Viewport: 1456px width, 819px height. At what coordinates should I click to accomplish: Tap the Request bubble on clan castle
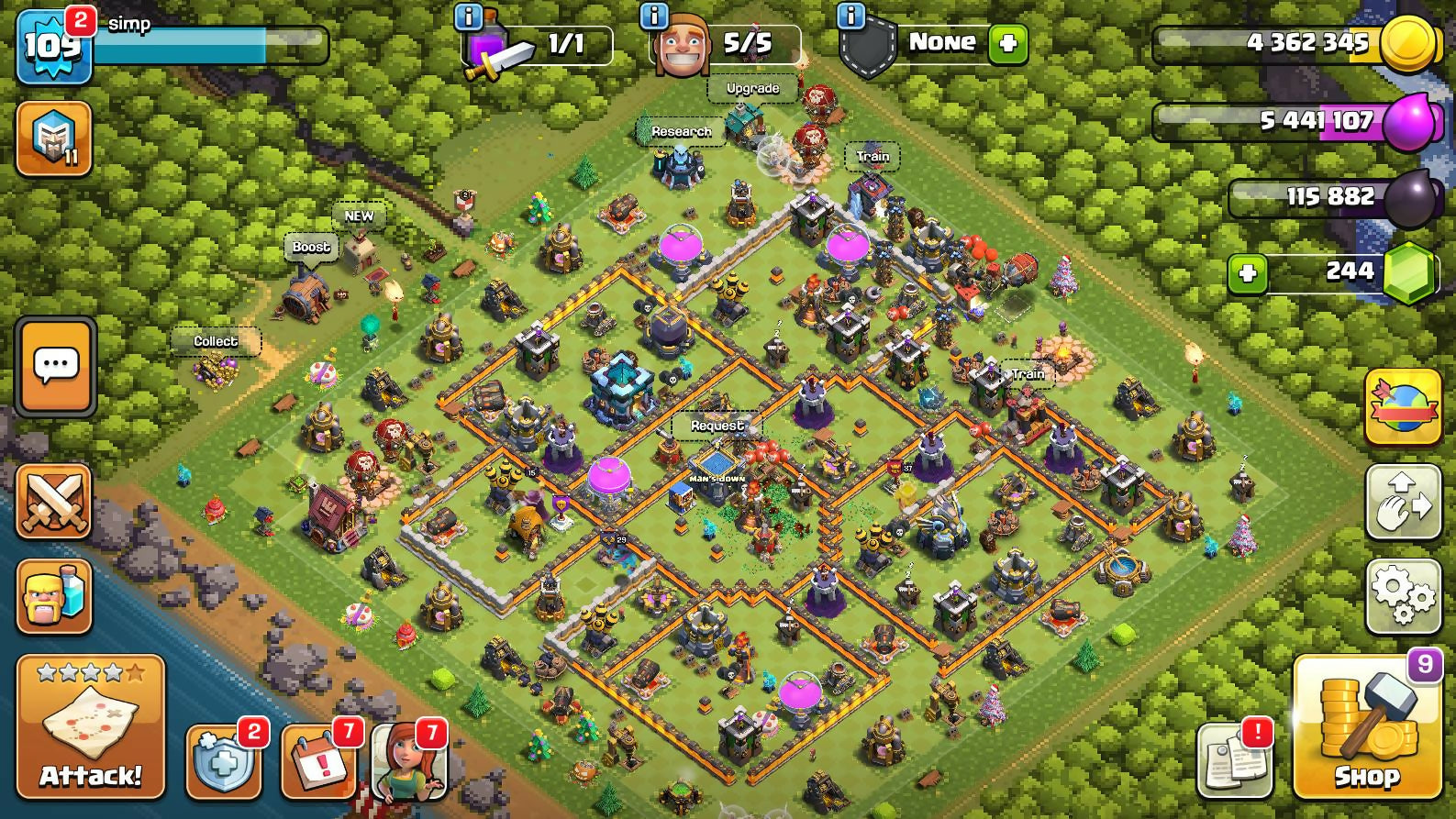point(717,426)
